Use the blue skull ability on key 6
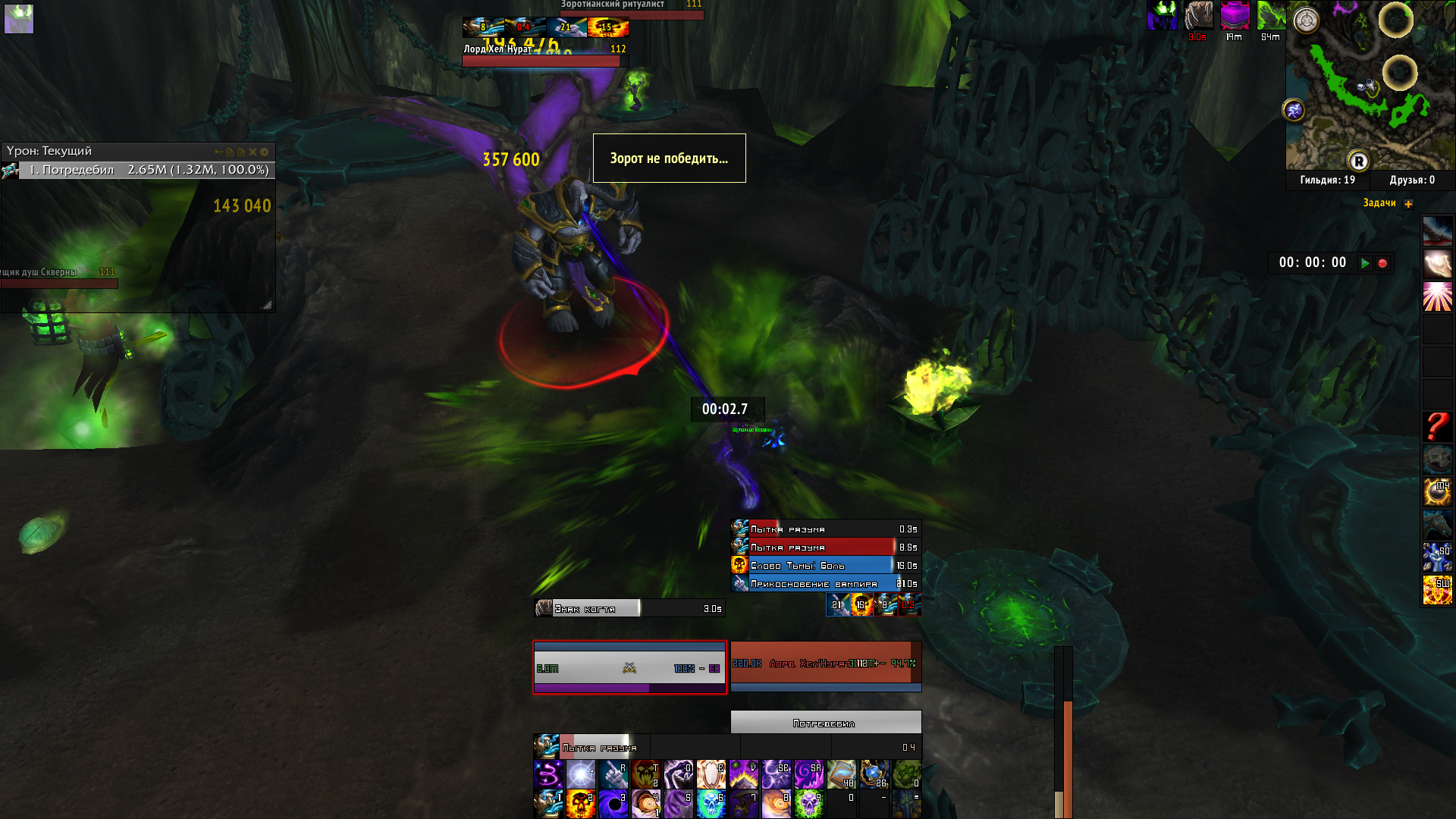Image resolution: width=1456 pixels, height=819 pixels. 711,804
